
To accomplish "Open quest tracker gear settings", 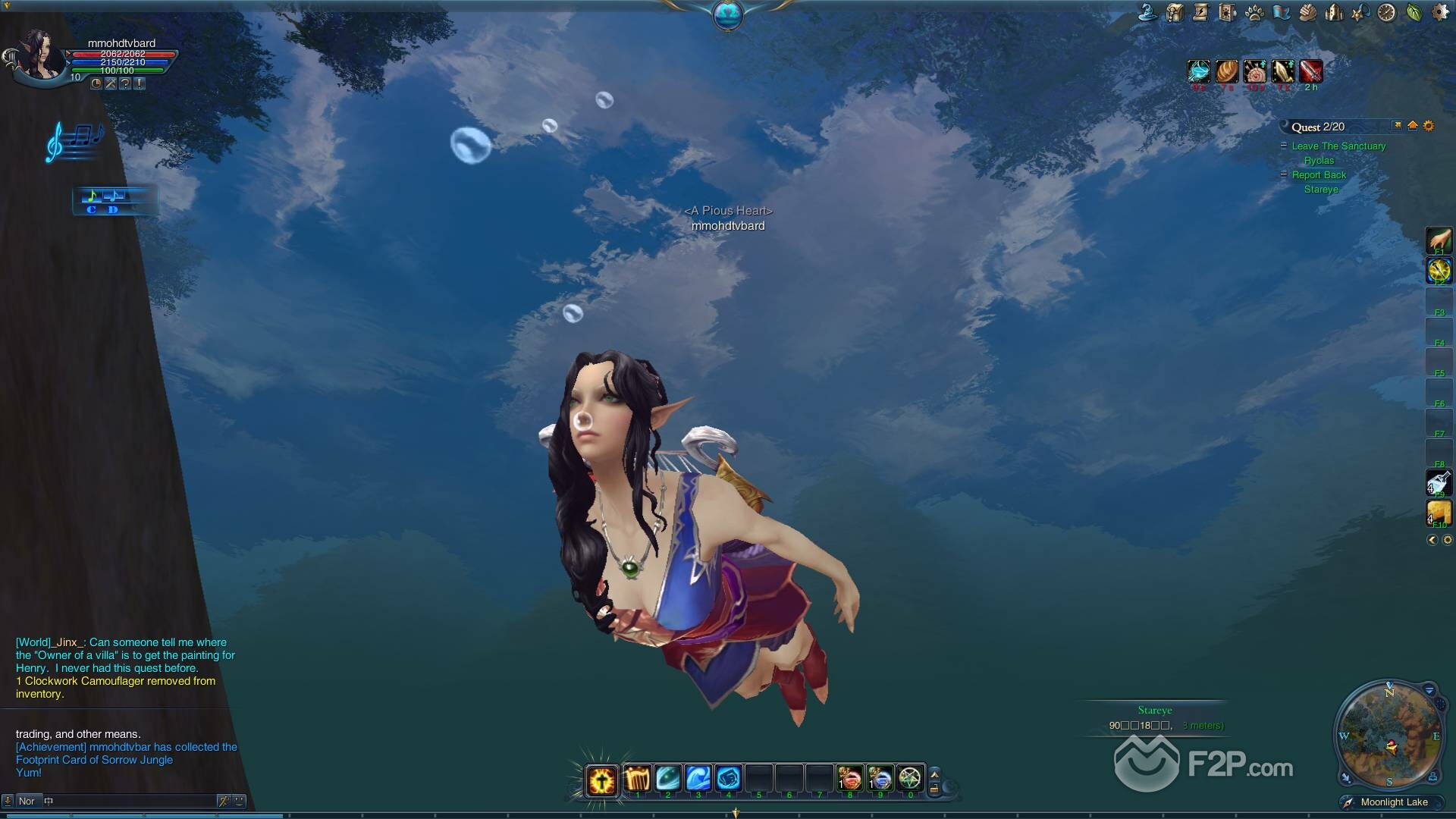I will point(1429,126).
